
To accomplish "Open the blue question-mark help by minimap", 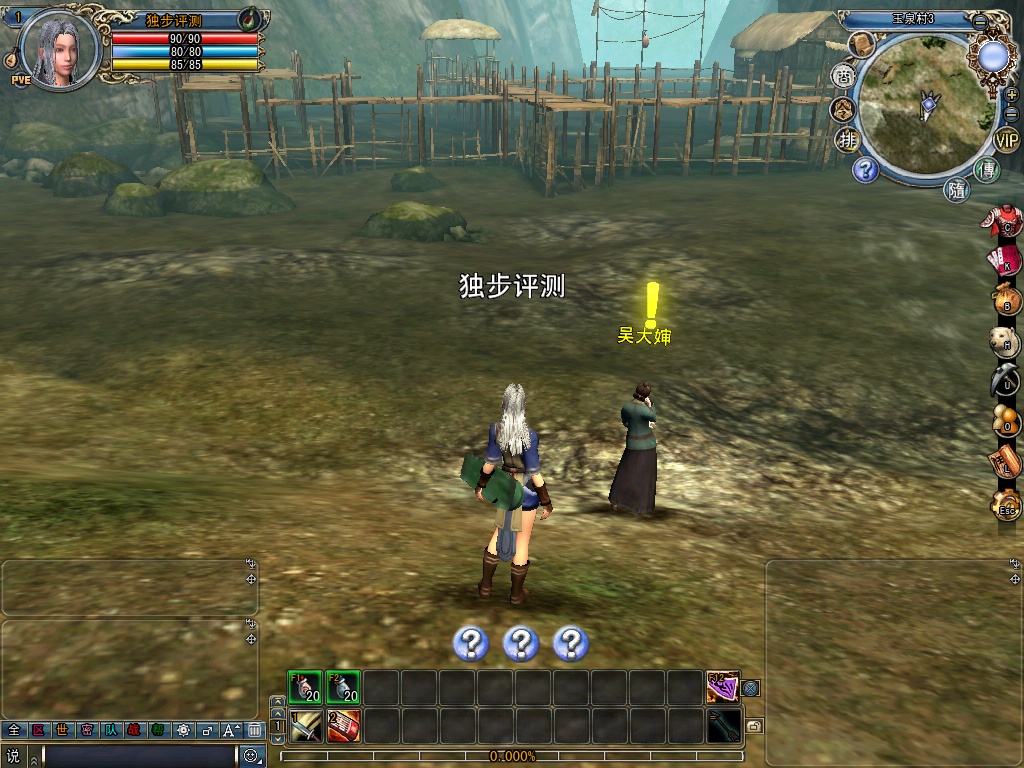I will [866, 170].
